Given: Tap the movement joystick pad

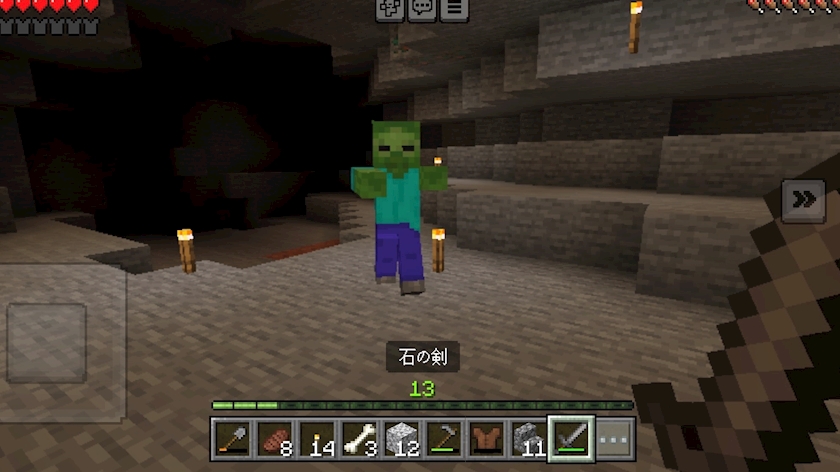Looking at the screenshot, I should point(47,343).
